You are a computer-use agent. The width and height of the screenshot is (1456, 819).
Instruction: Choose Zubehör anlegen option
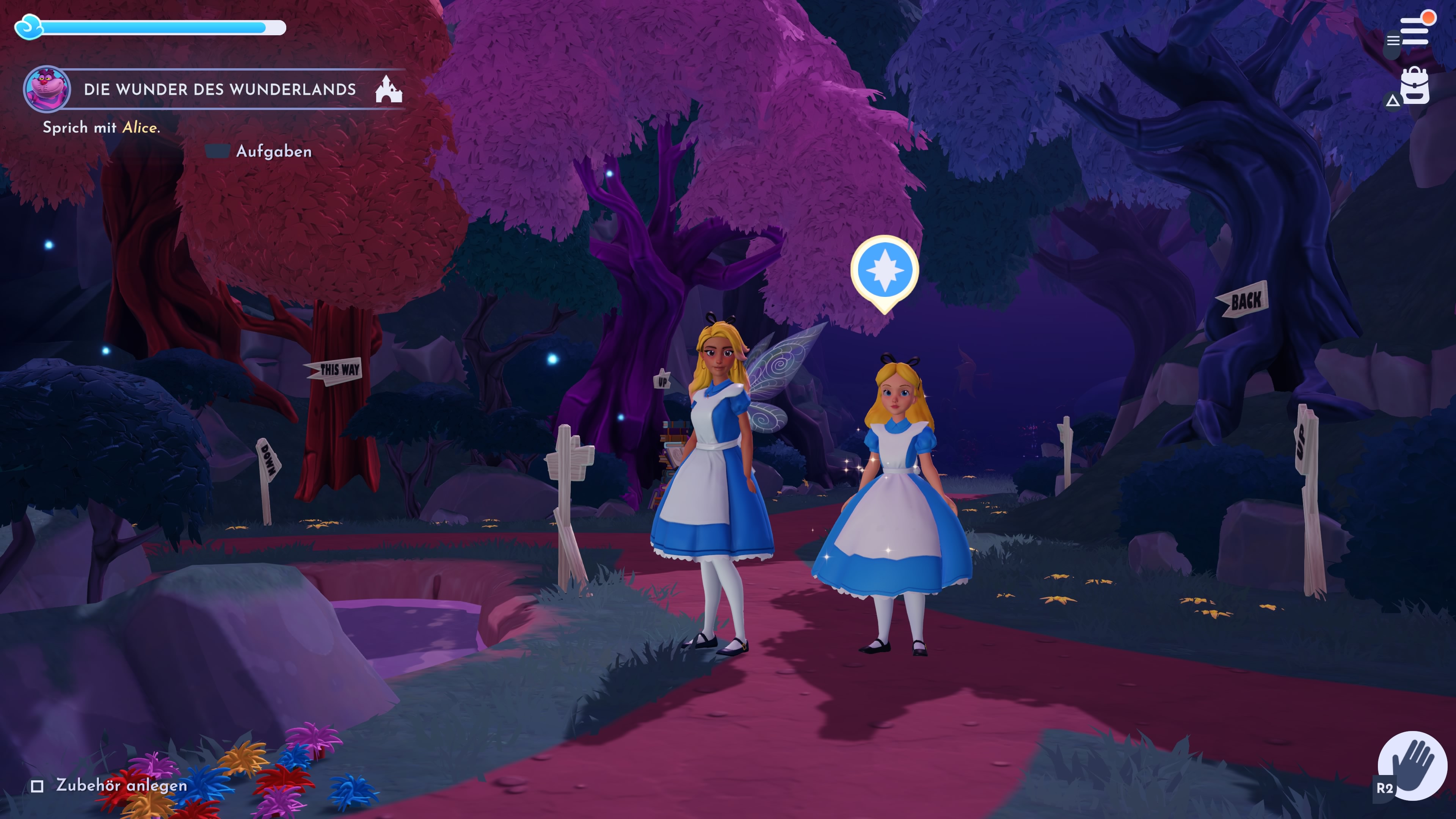pyautogui.click(x=121, y=785)
